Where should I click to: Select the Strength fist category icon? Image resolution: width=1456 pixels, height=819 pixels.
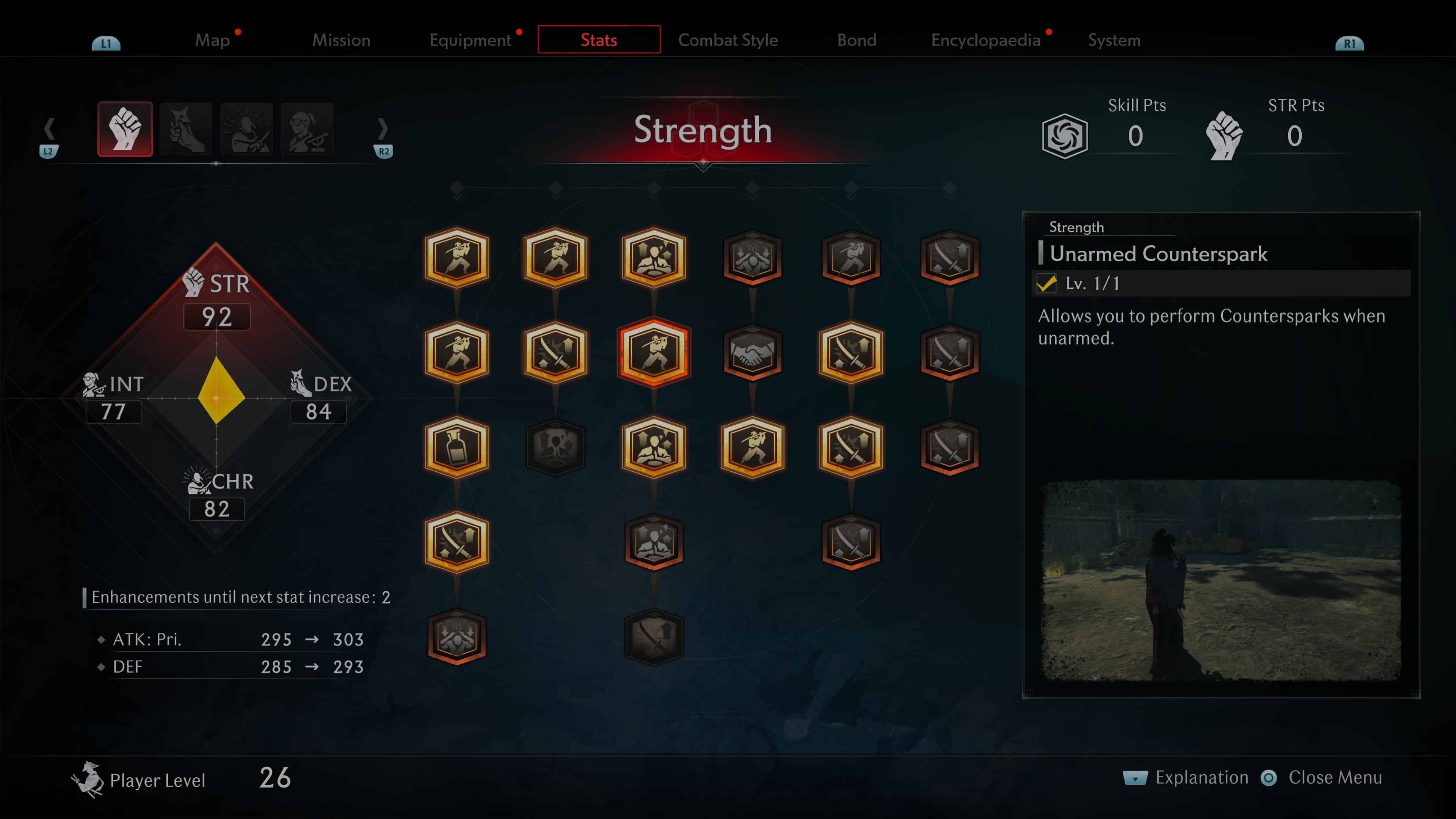pos(125,128)
